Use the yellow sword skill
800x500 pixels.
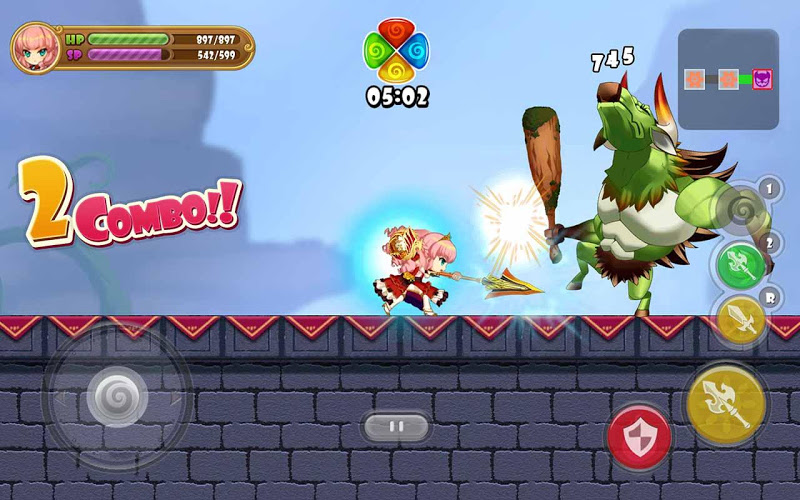click(741, 319)
